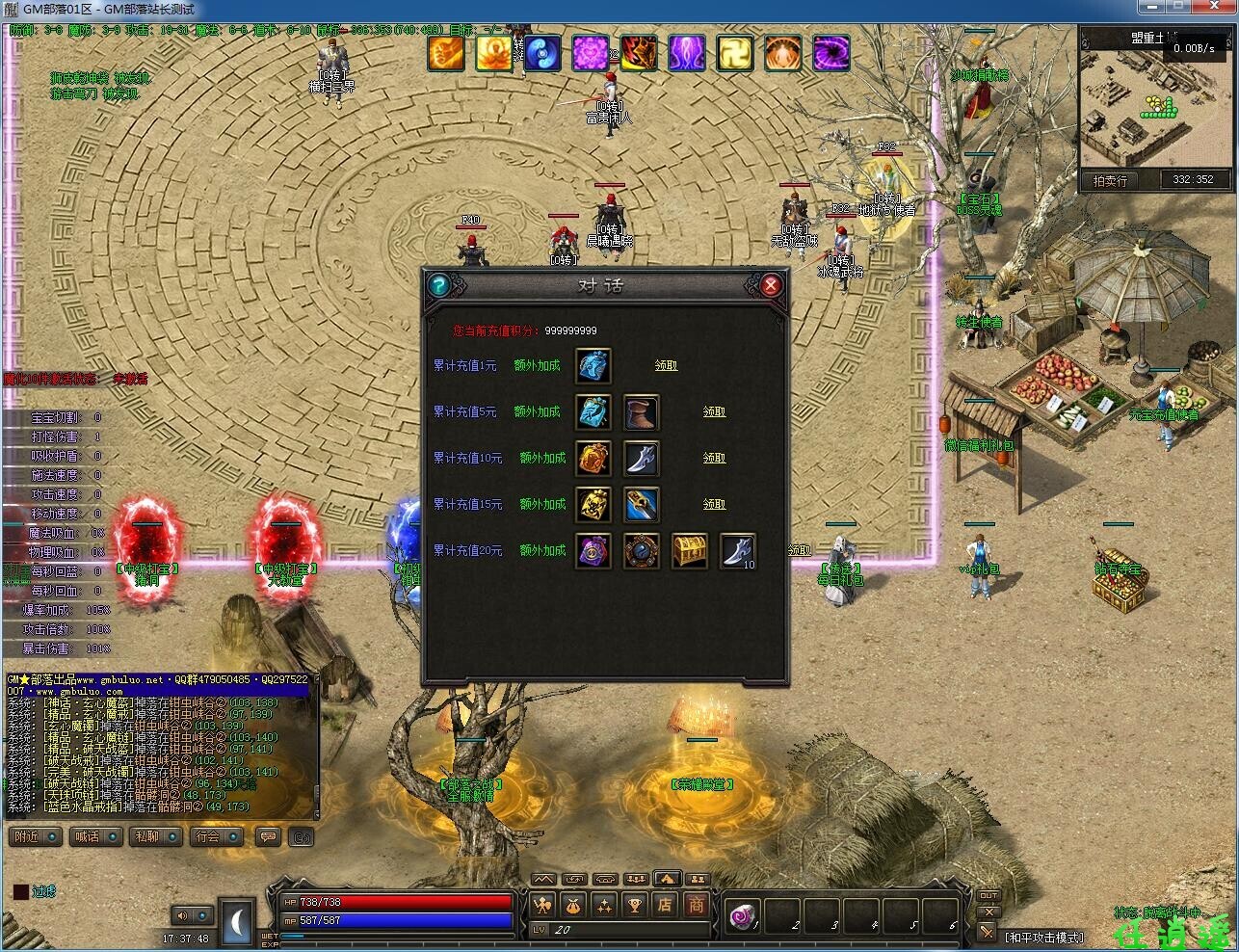The height and width of the screenshot is (952, 1239).
Task: Open the dialog's question mark help
Action: point(438,285)
